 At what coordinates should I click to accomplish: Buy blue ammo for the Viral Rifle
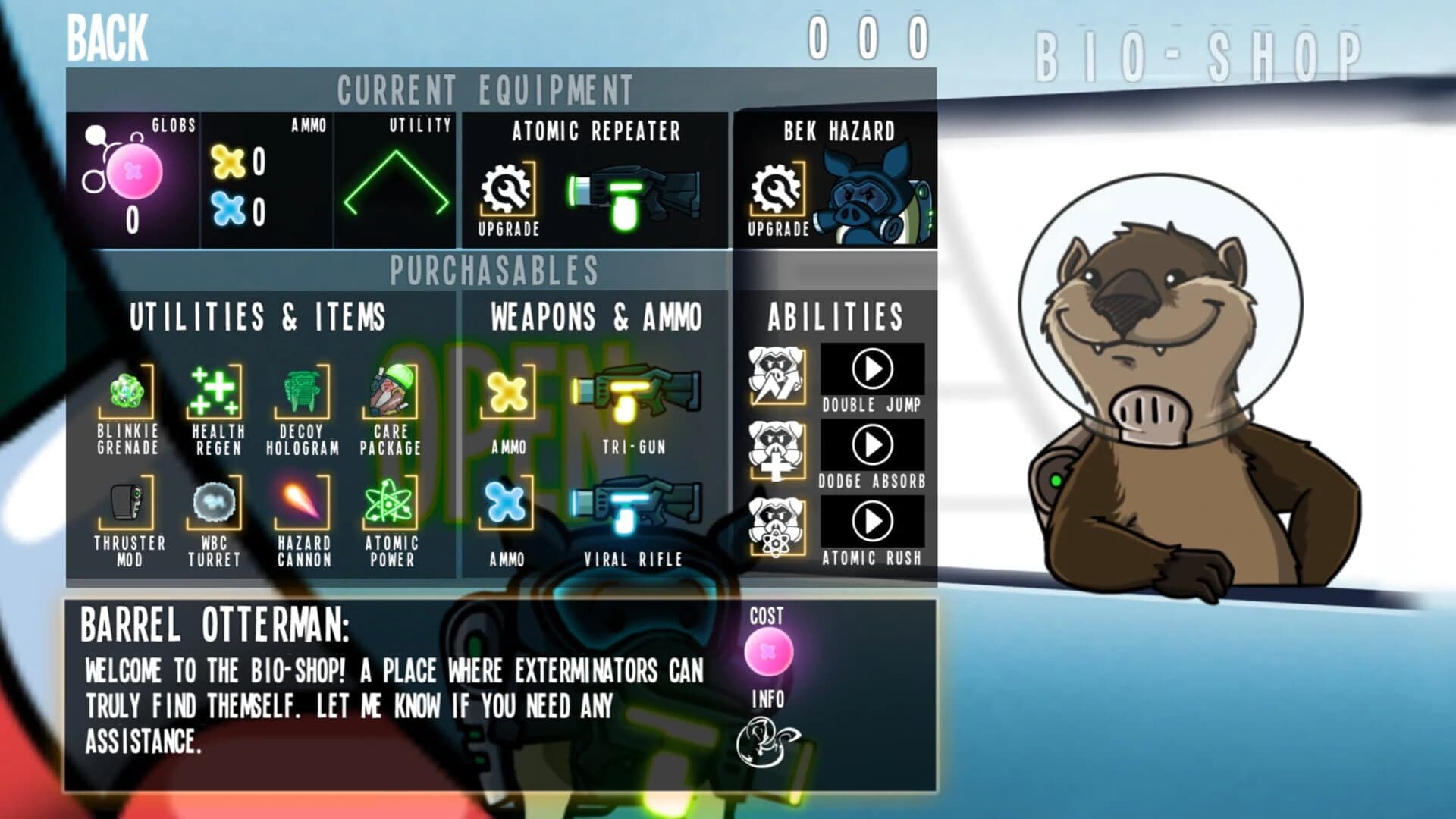tap(507, 504)
